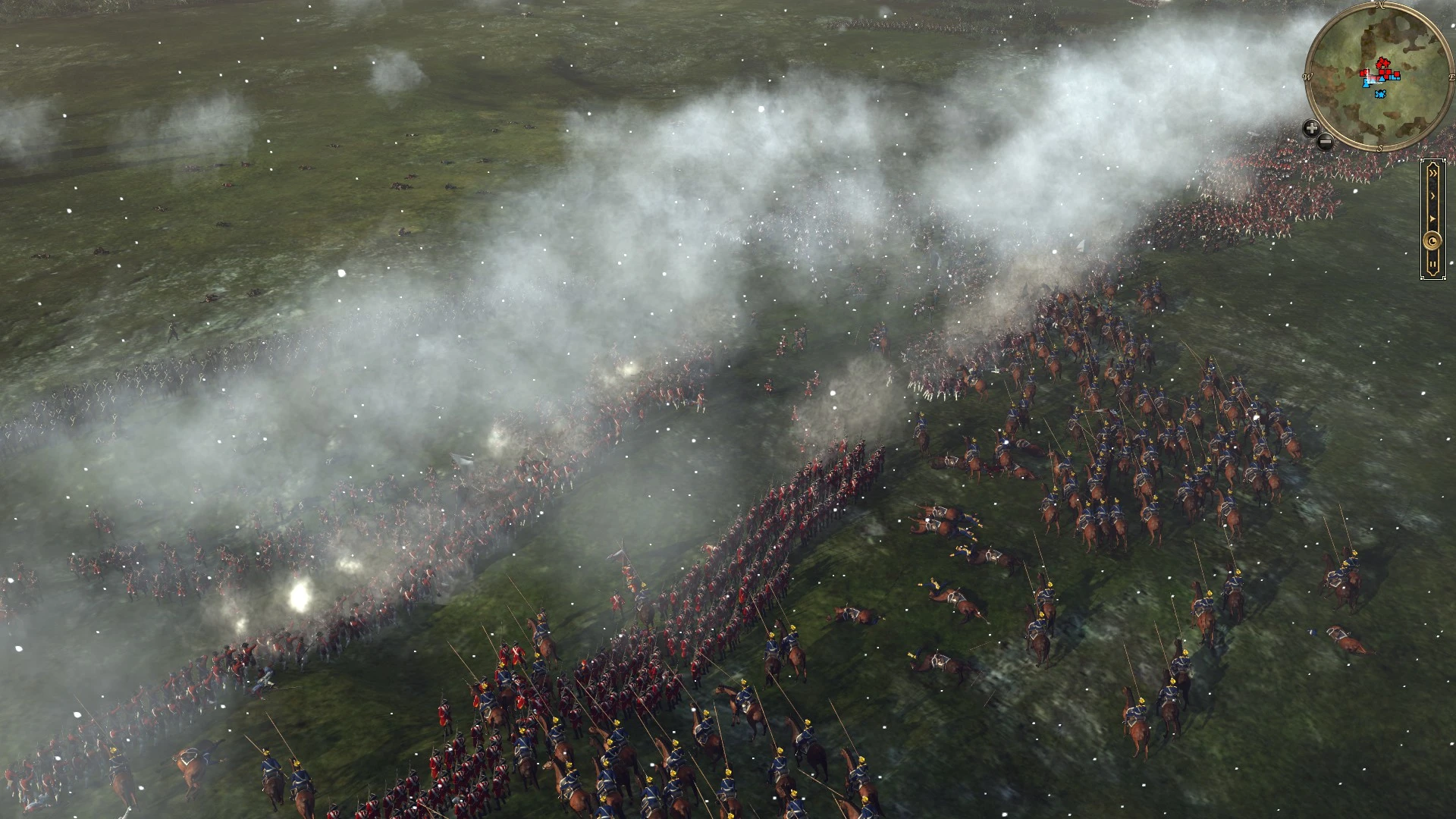This screenshot has height=819, width=1456.
Task: Click the blue triangle ally marker on the minimap
Action: coord(1382,79)
